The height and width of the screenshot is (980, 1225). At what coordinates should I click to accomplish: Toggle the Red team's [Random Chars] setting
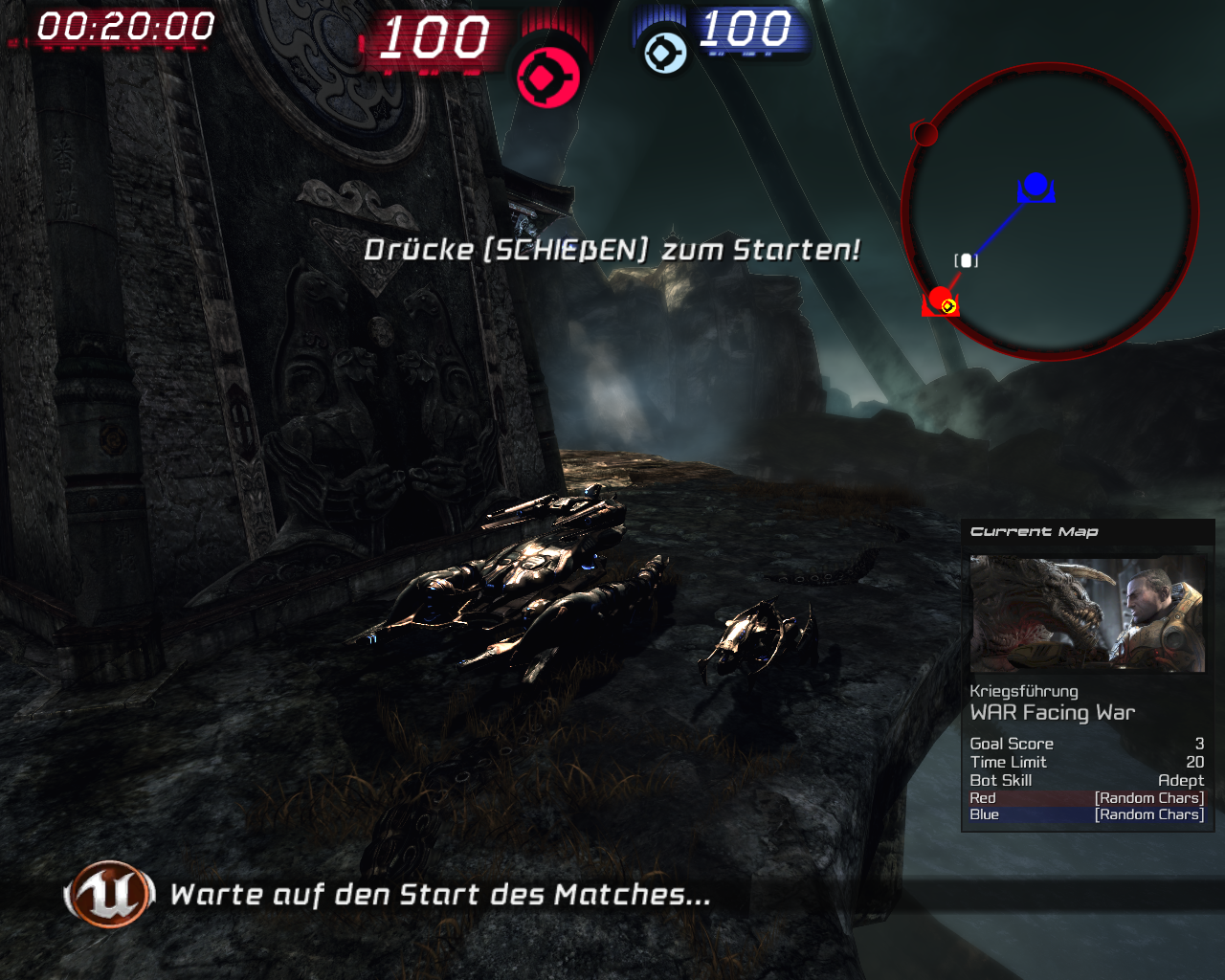(x=1147, y=797)
